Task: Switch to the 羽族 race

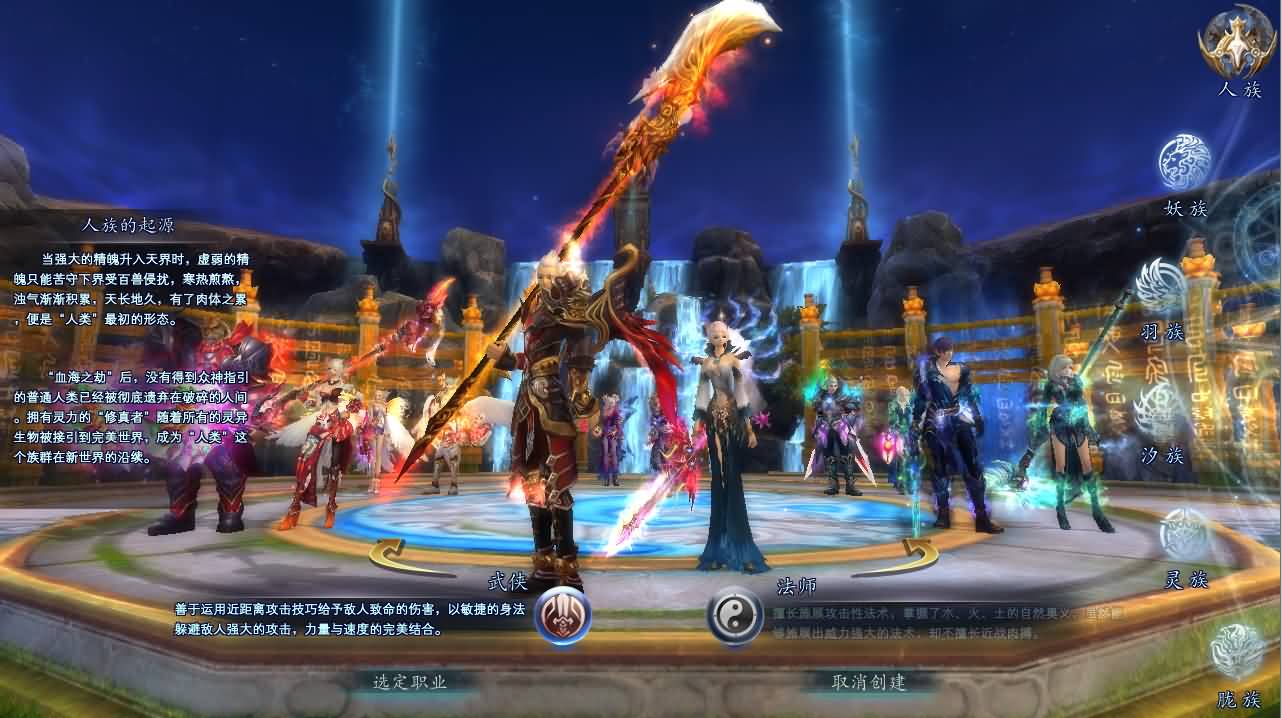Action: (1161, 285)
